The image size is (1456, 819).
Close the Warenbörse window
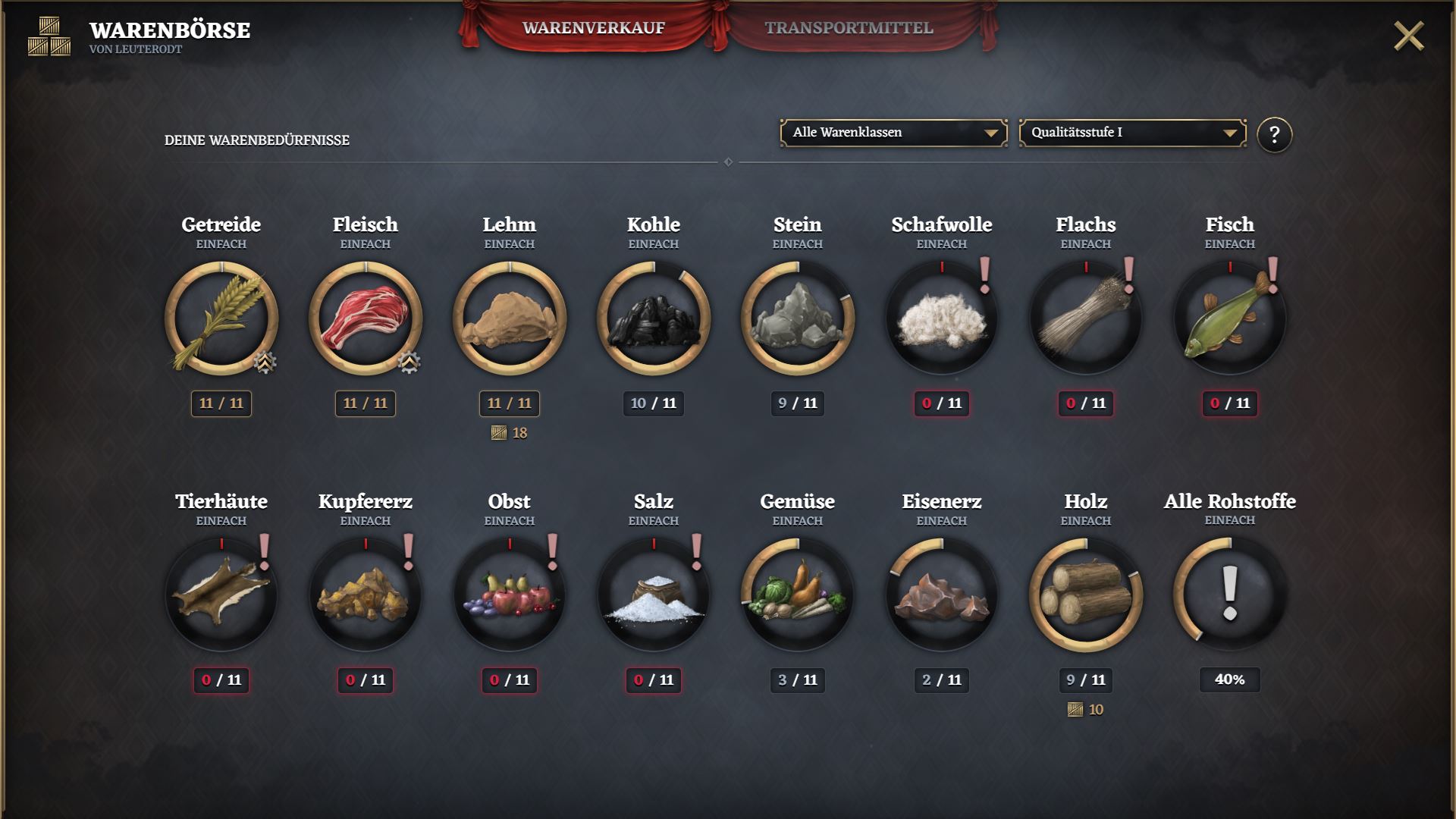point(1408,36)
